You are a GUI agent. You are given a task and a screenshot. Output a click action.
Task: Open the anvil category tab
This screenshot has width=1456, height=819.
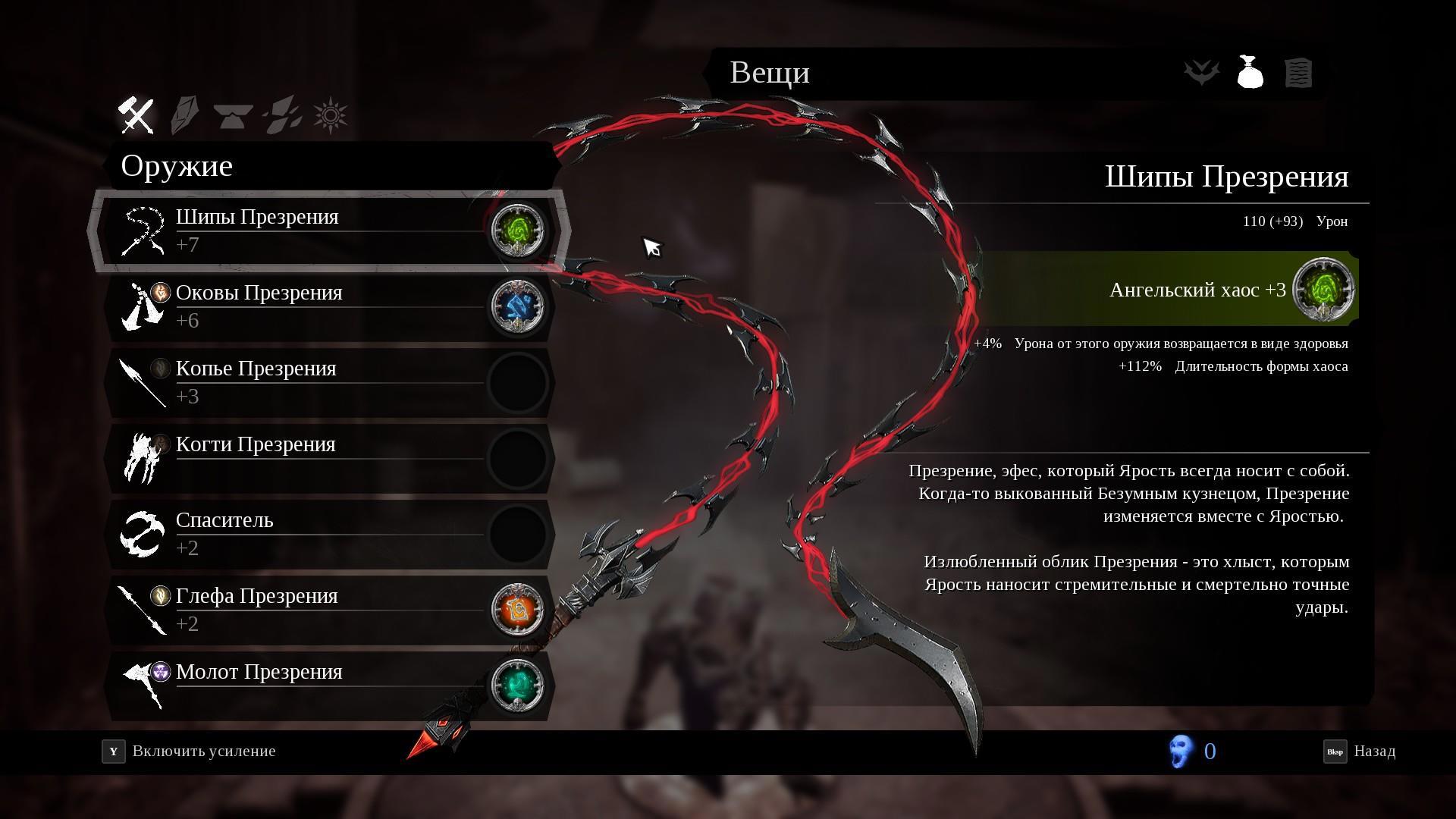pyautogui.click(x=233, y=115)
